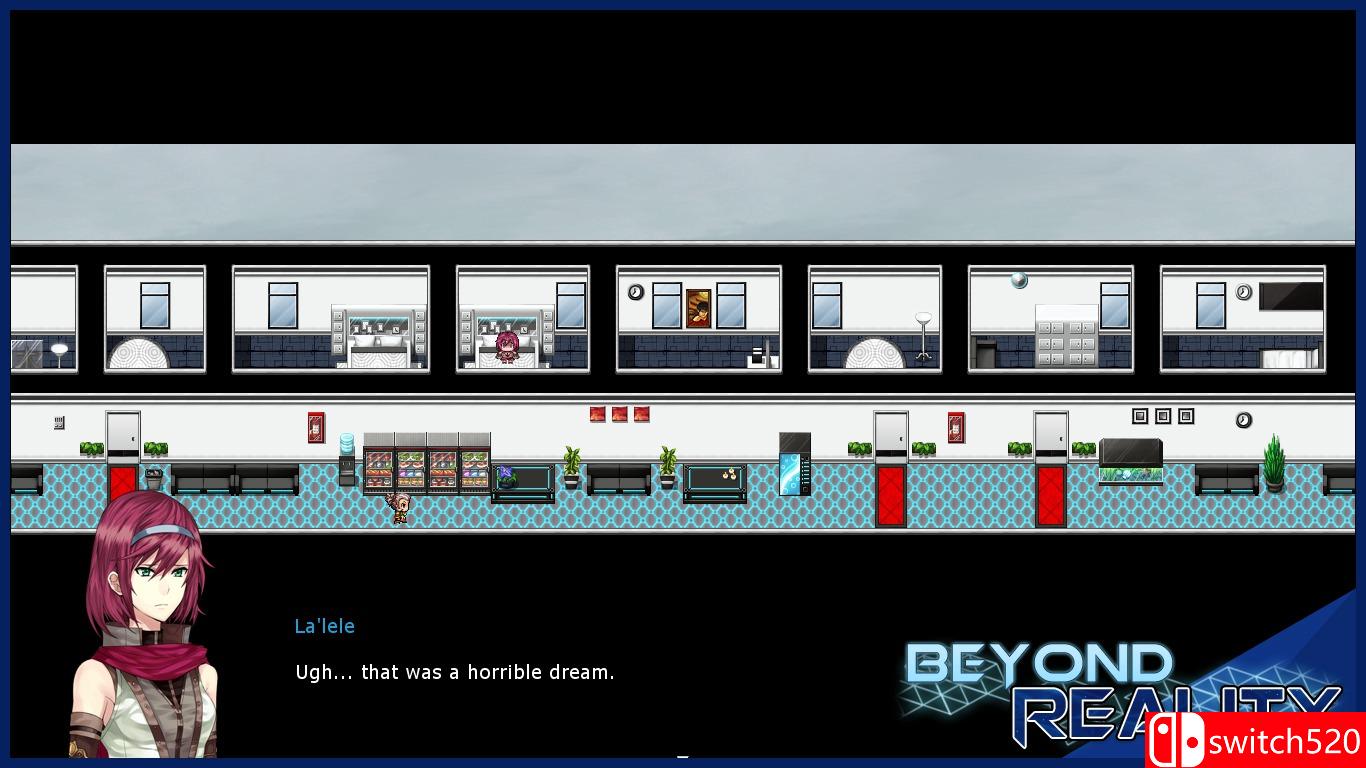Click the fire extinguisher case on the left wall

coord(314,426)
